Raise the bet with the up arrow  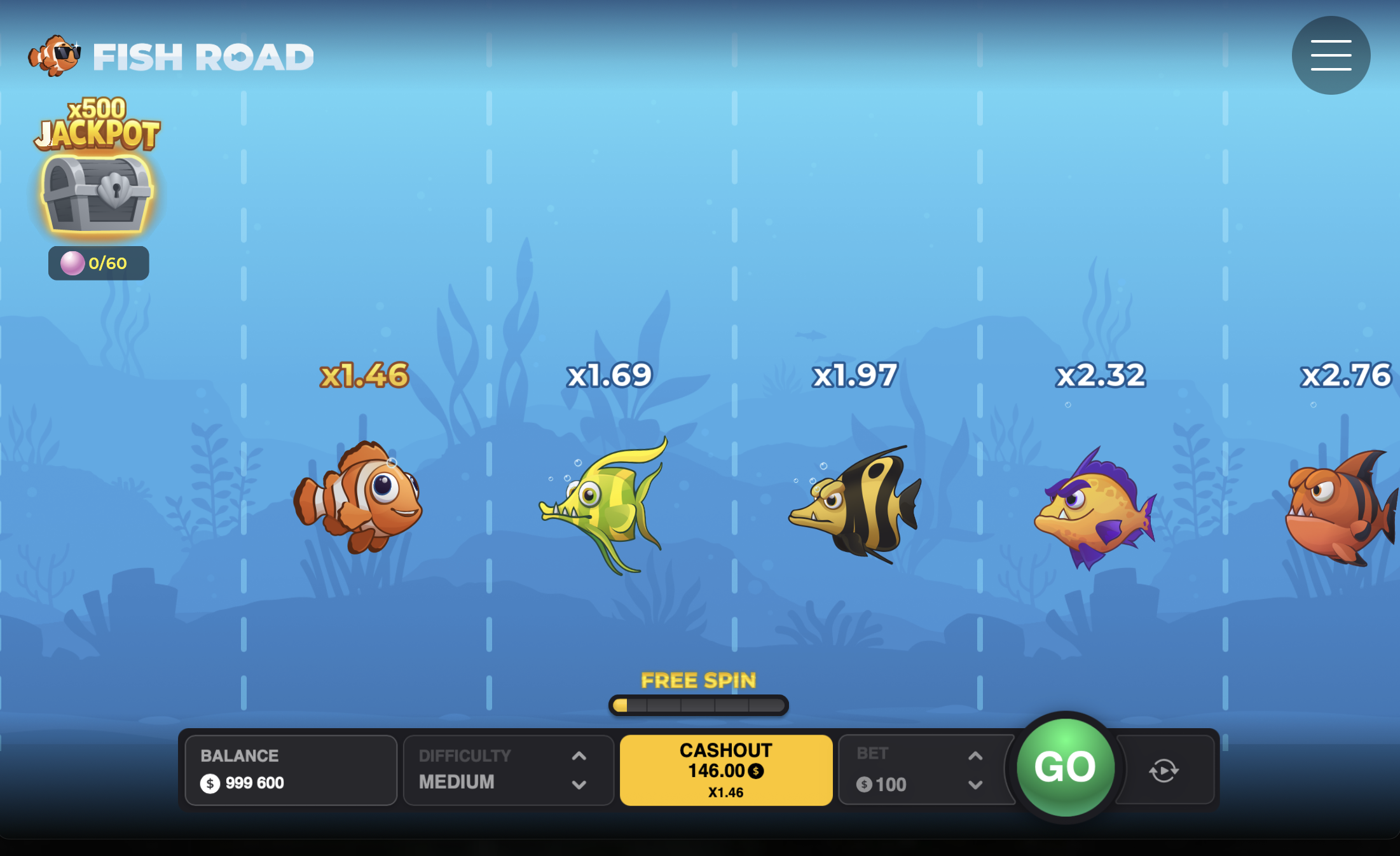pos(975,756)
